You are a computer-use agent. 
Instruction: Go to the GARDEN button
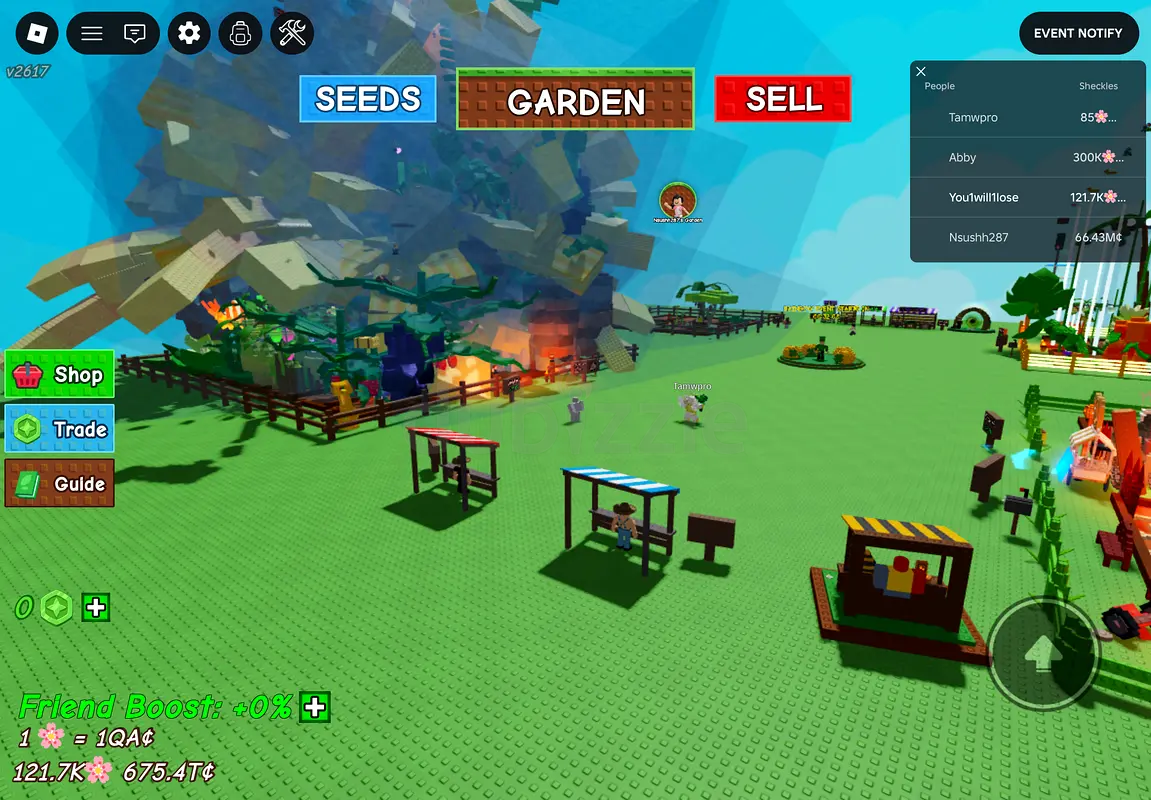(x=575, y=100)
